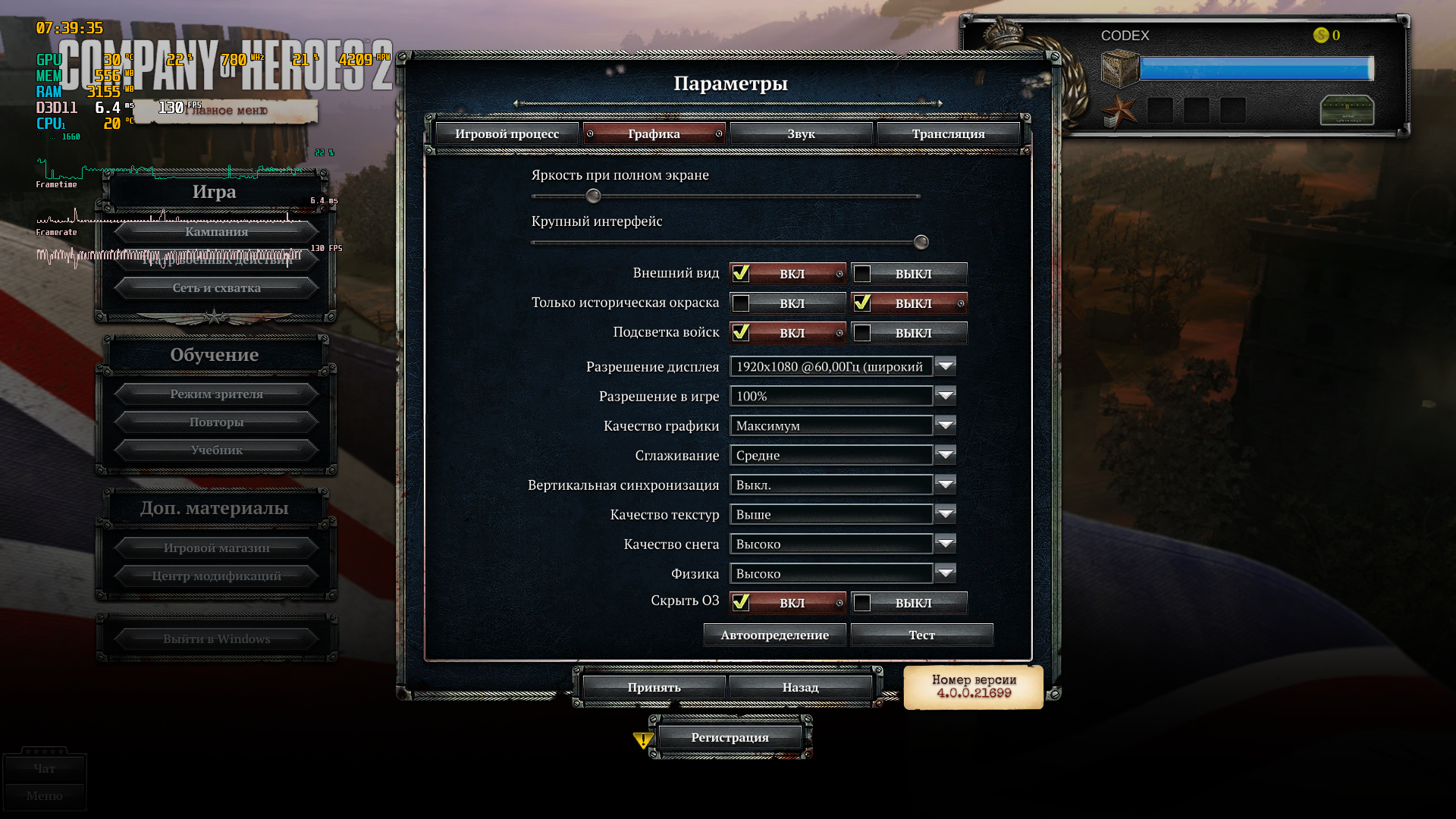Change the Вертикальная синхронизация dropdown
Image resolution: width=1456 pixels, height=819 pixels.
point(945,485)
